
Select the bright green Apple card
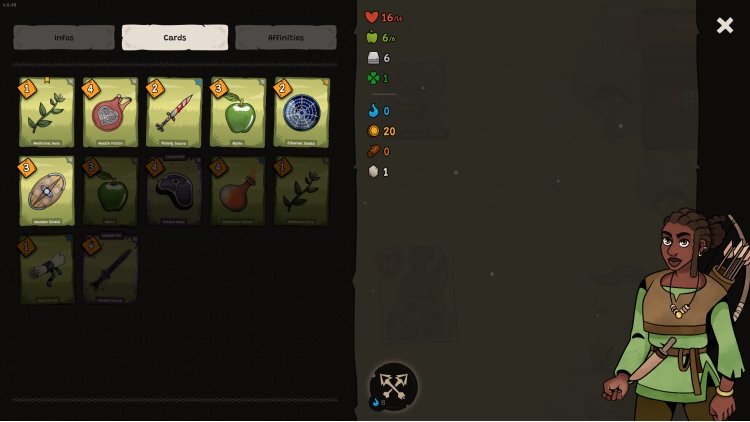click(x=238, y=113)
